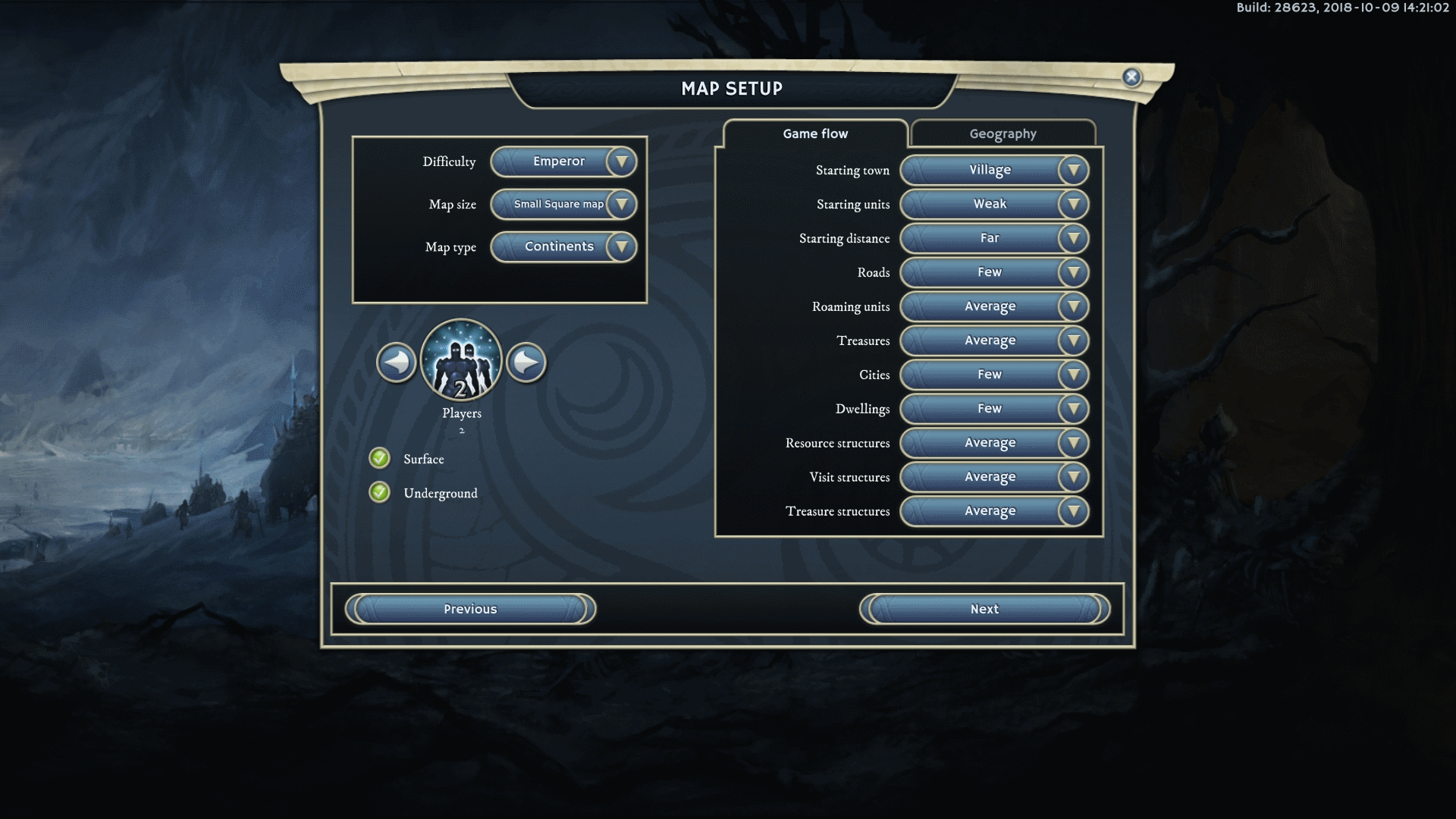Toggle the Surface checkbox
Image resolution: width=1456 pixels, height=819 pixels.
point(379,458)
